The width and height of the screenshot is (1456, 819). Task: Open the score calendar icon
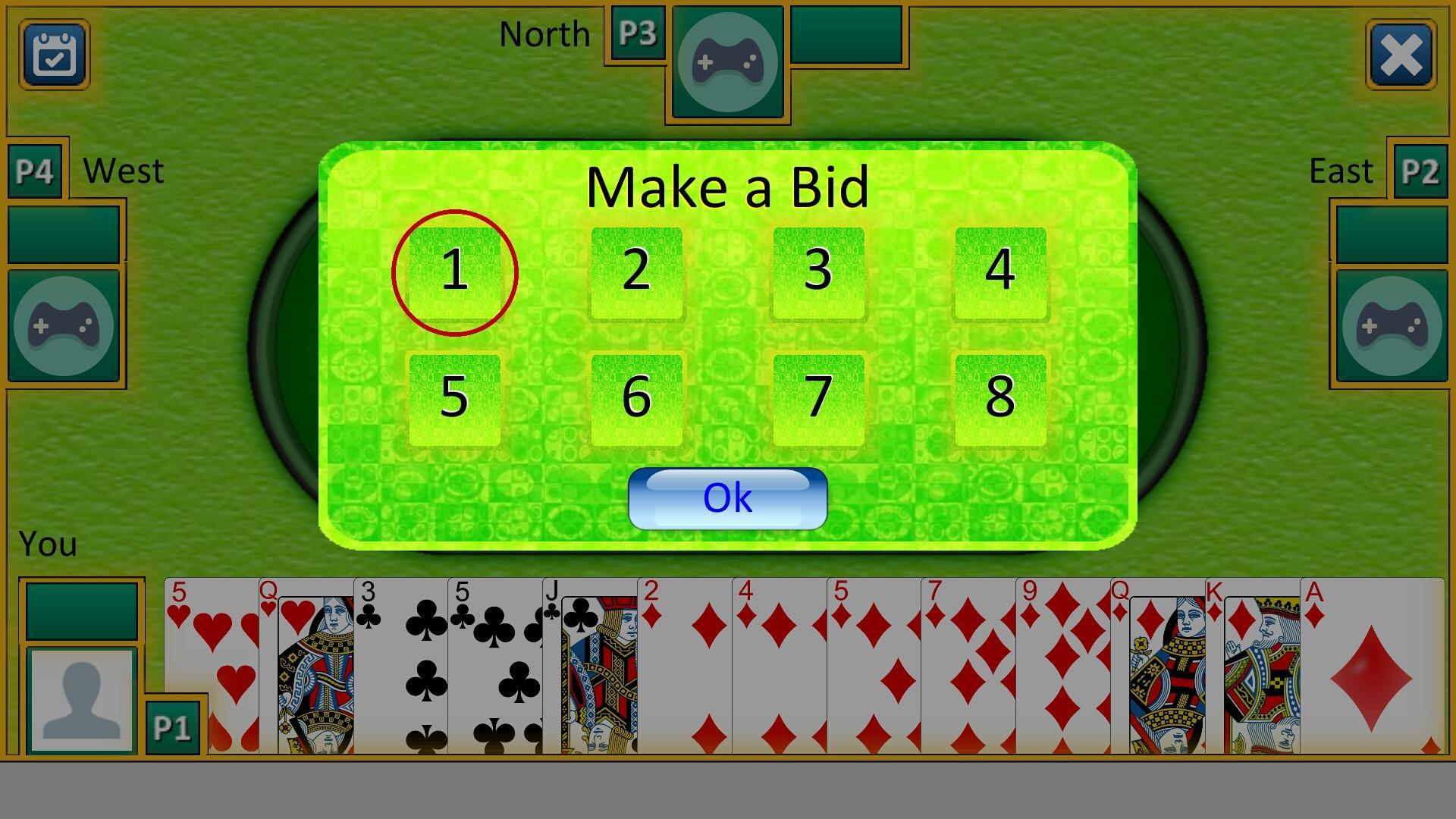(53, 55)
